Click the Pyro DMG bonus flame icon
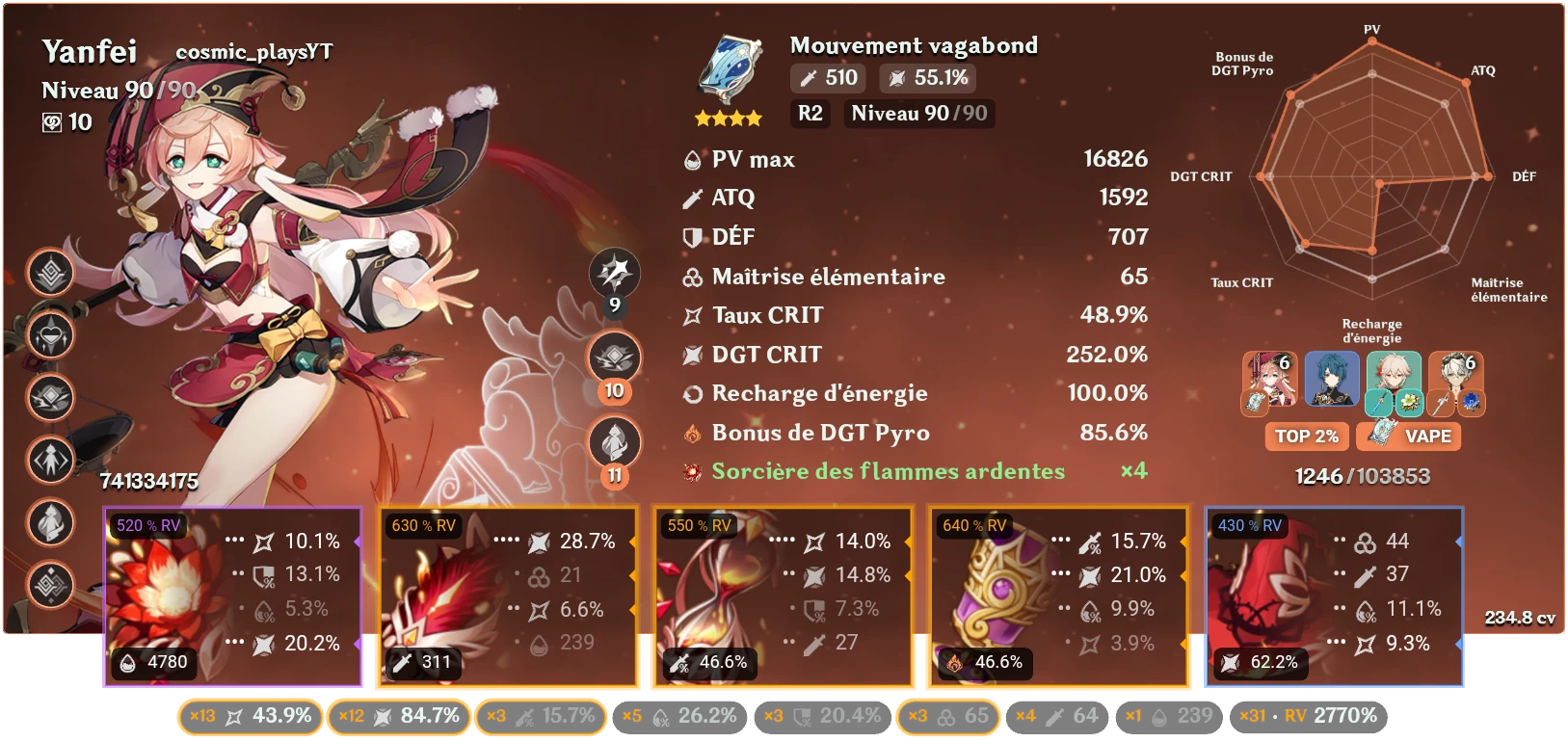 coord(690,433)
